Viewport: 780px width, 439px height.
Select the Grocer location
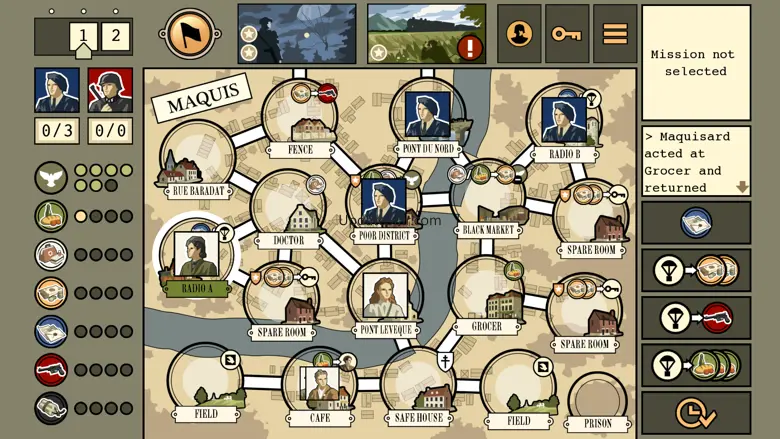(x=486, y=297)
